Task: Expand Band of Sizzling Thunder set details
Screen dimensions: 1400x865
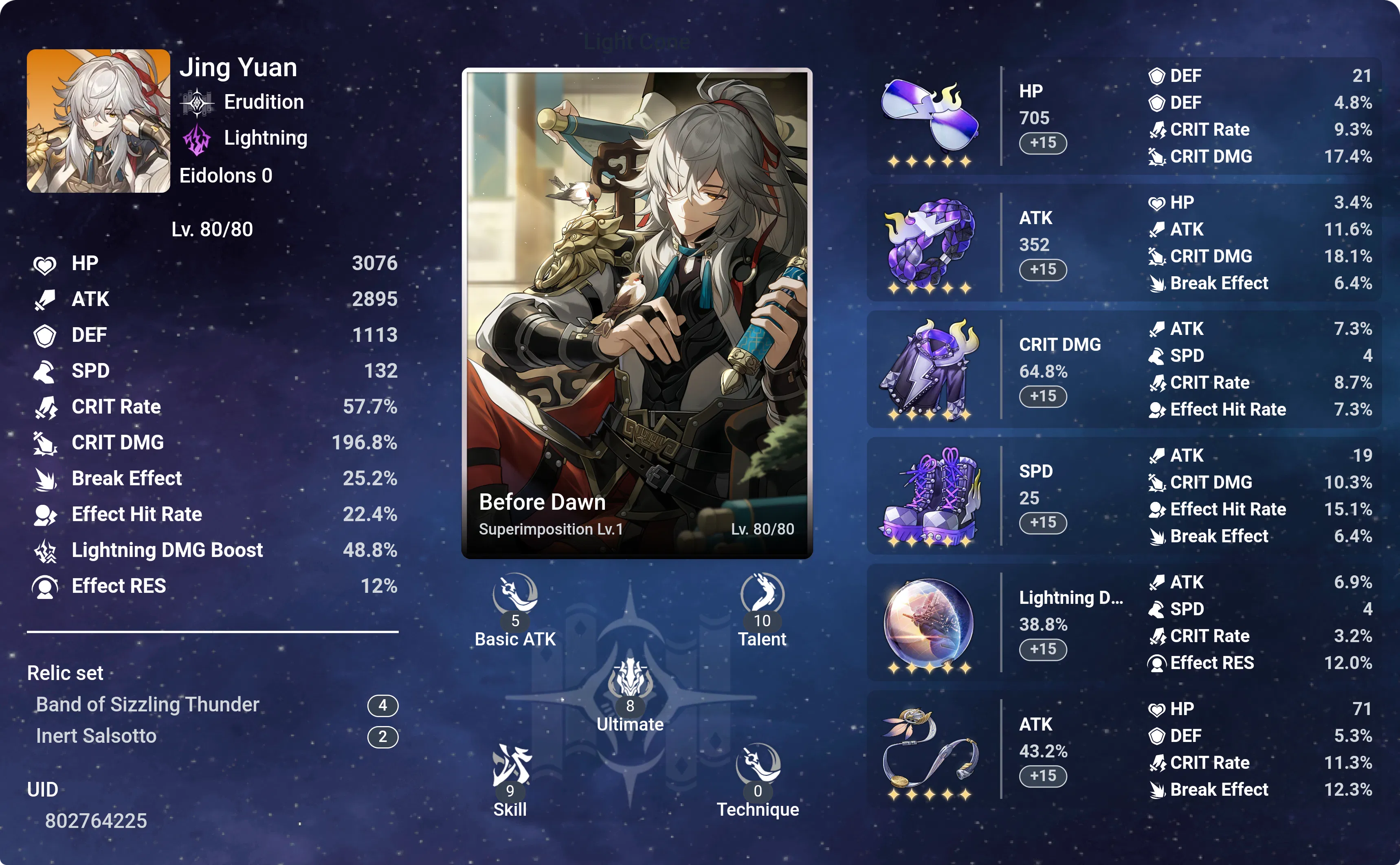Action: click(x=147, y=704)
